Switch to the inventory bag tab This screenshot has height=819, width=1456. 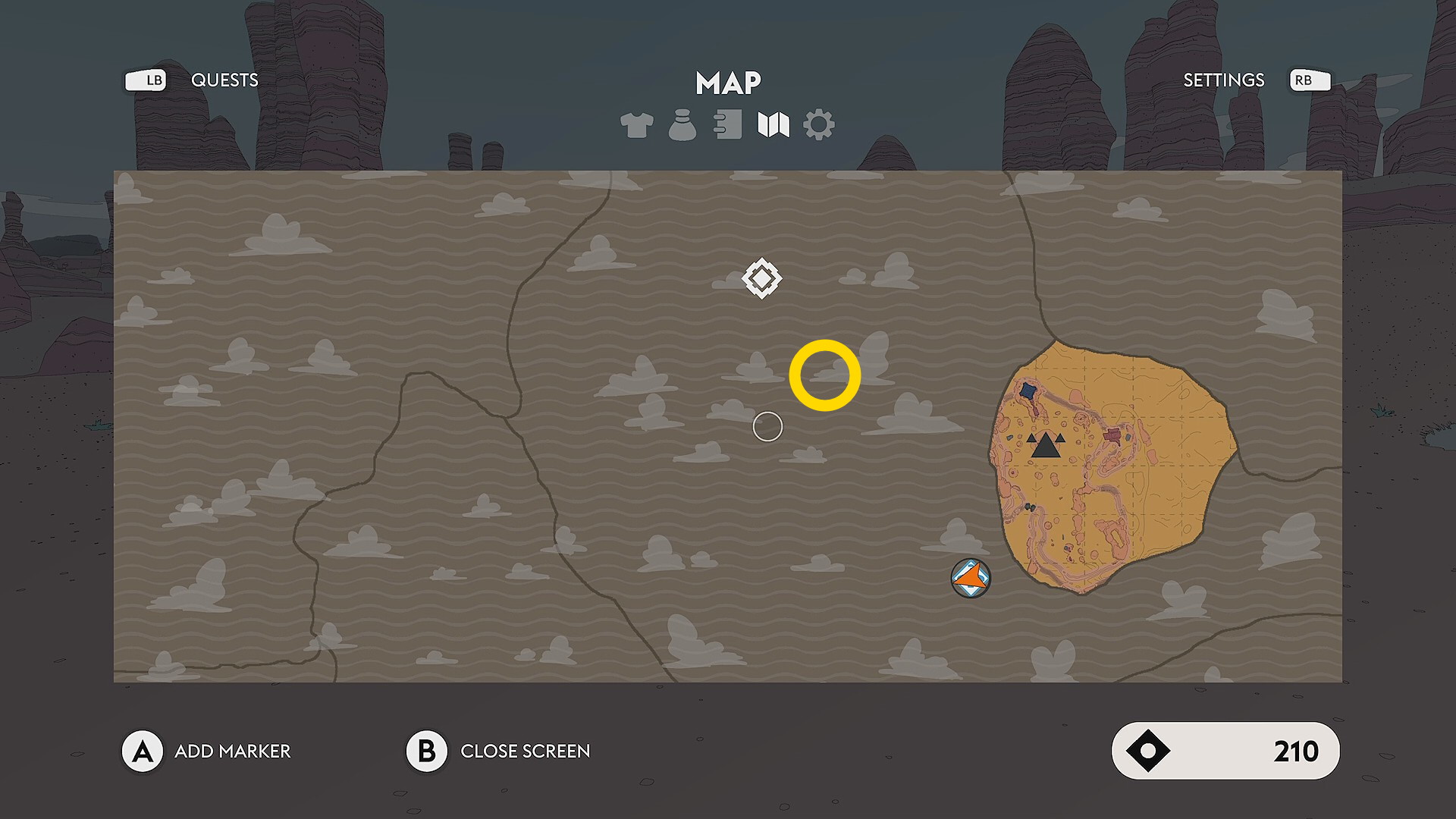click(682, 125)
